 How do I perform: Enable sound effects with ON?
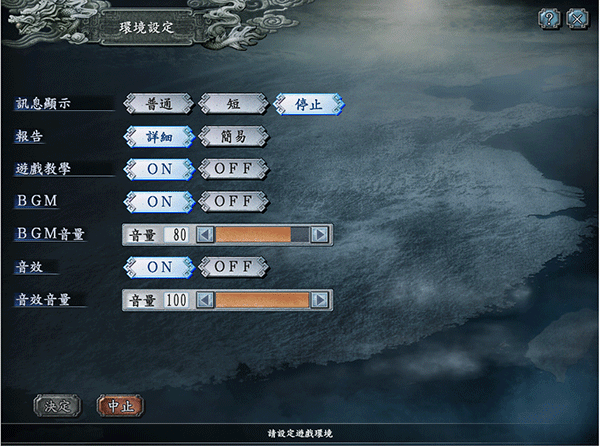click(159, 266)
